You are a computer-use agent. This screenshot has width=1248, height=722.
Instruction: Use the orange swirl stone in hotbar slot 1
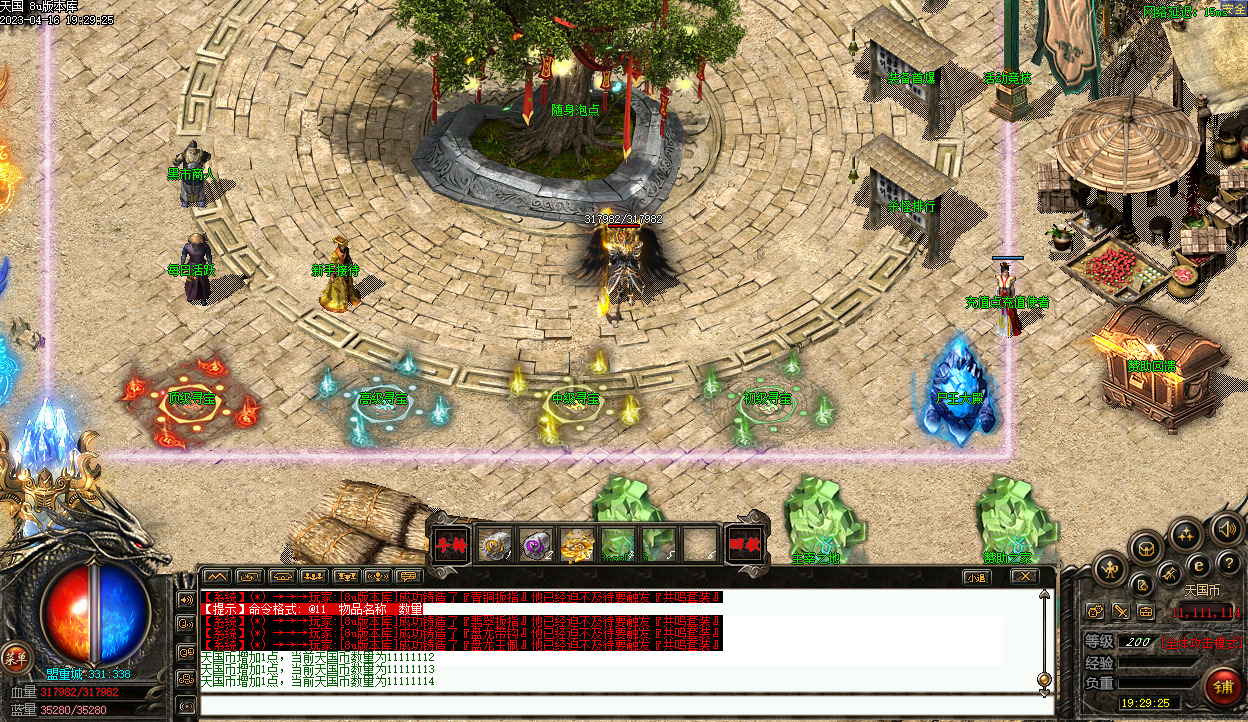click(495, 544)
